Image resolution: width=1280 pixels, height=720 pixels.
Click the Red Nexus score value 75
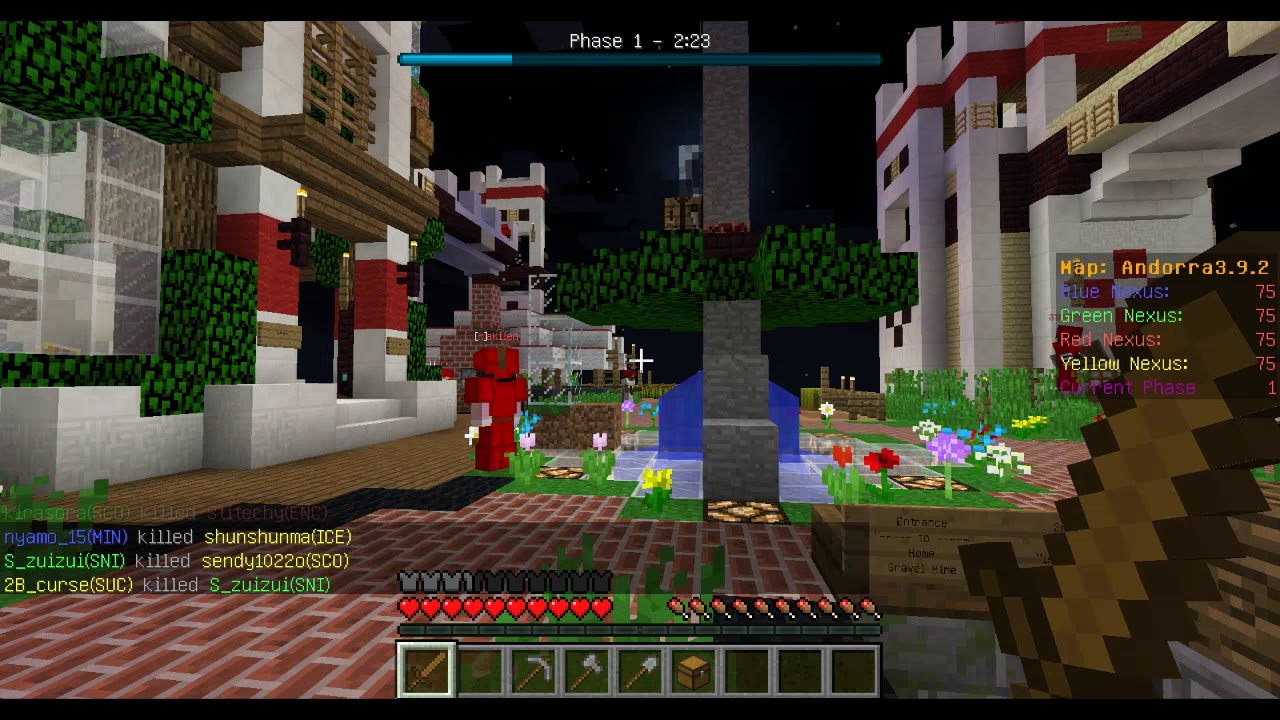[1266, 339]
